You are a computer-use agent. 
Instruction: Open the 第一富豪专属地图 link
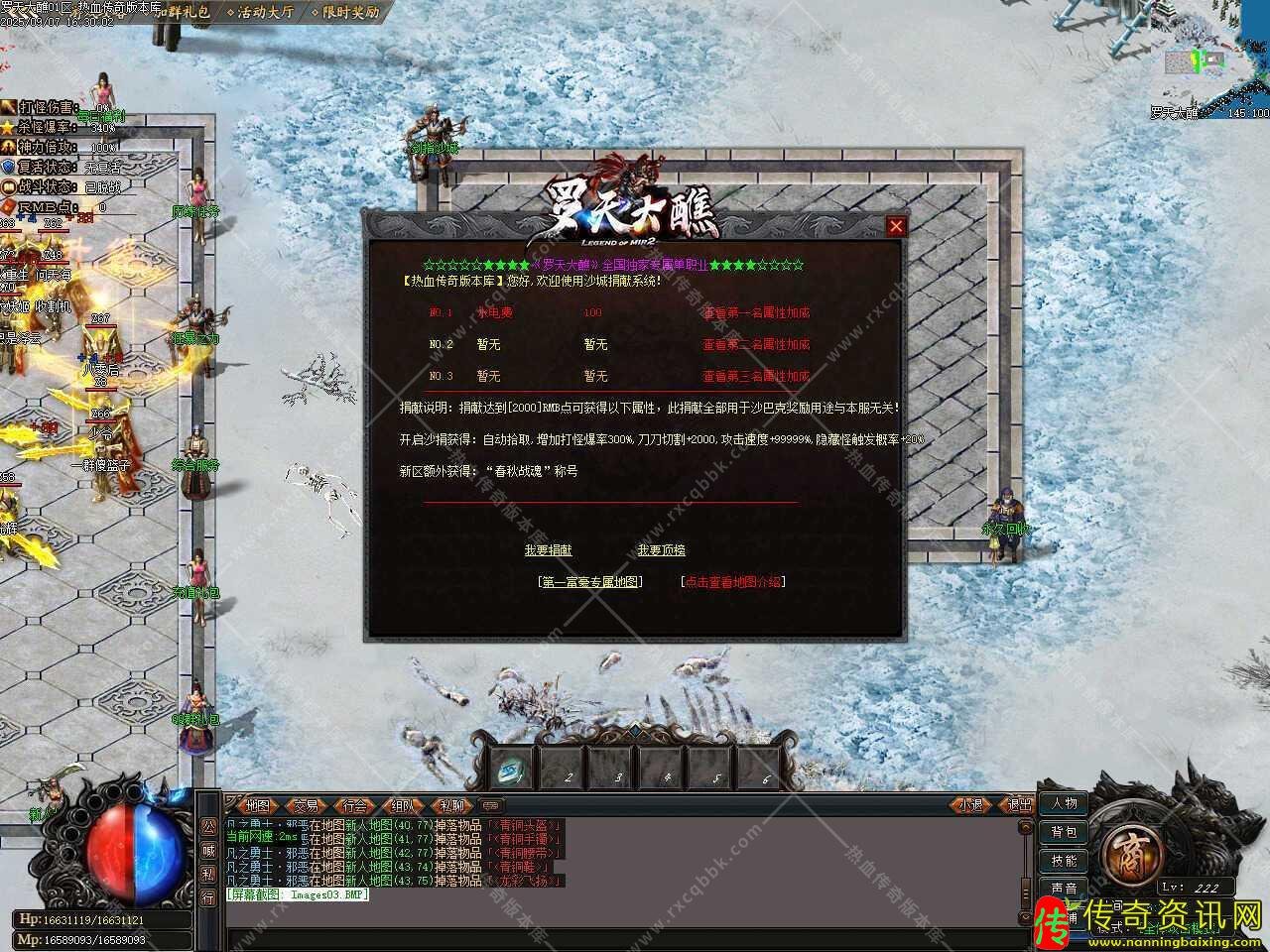[x=590, y=582]
